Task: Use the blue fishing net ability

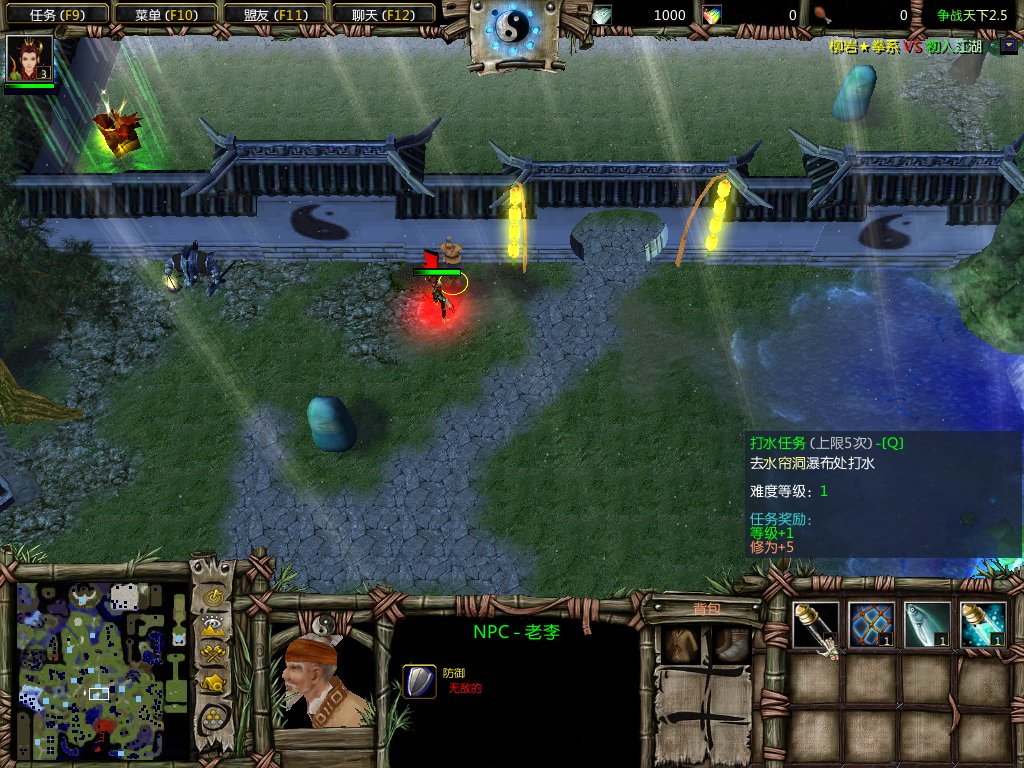Action: (x=871, y=625)
